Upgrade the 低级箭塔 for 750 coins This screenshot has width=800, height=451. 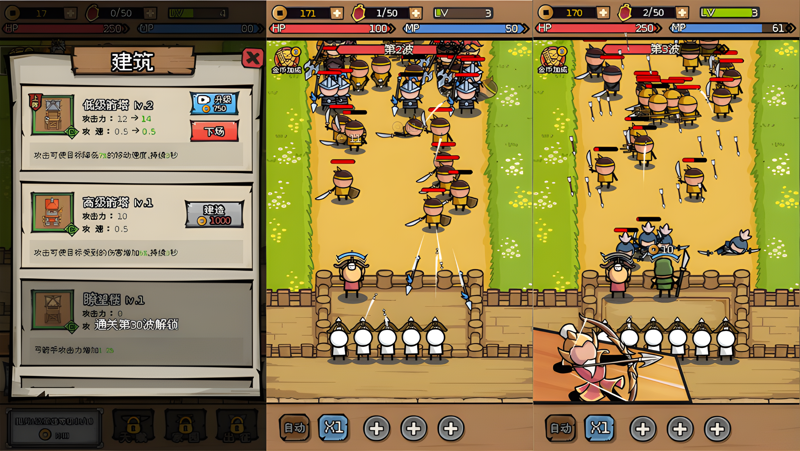pos(214,104)
